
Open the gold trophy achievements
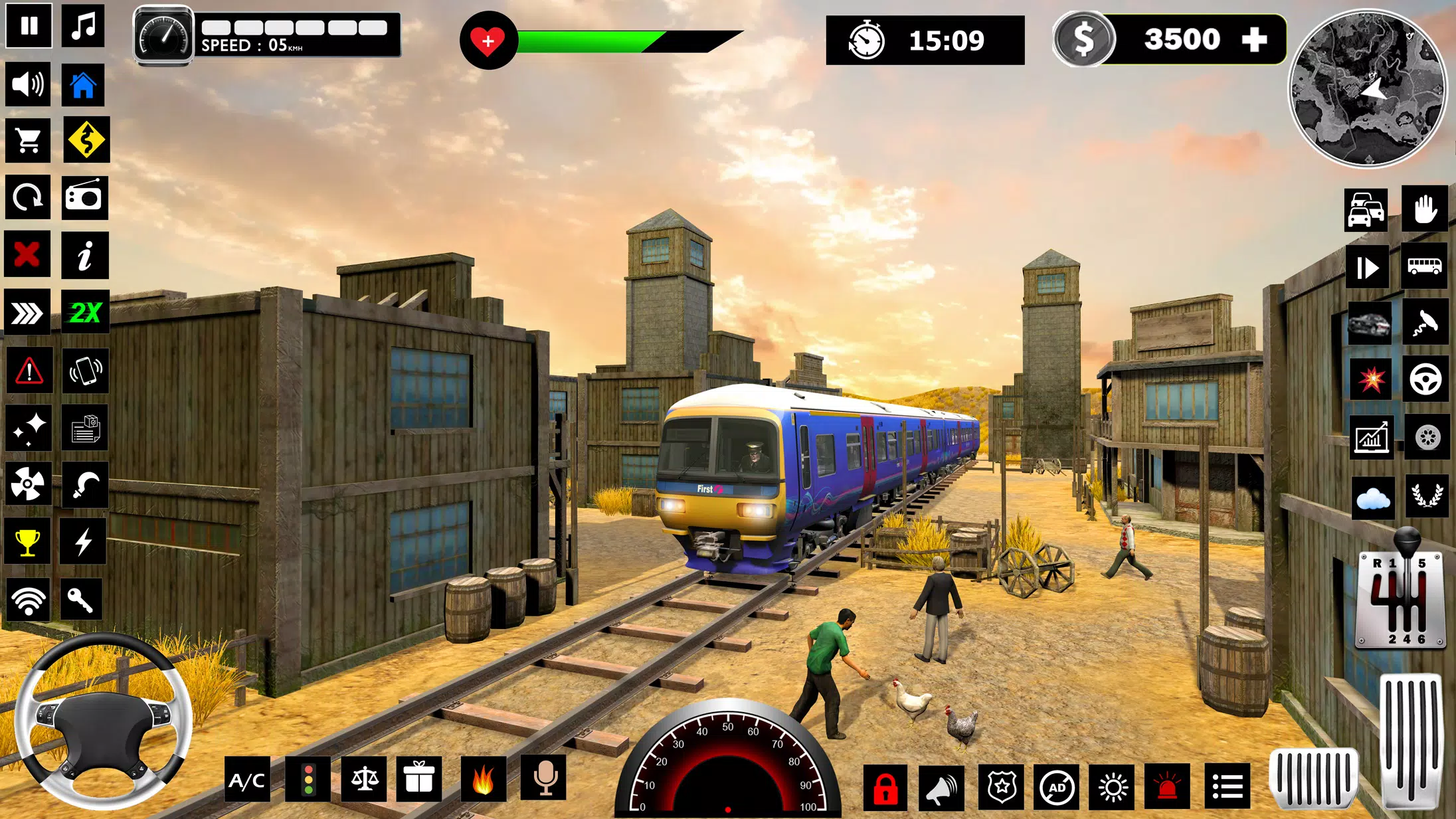pos(27,542)
